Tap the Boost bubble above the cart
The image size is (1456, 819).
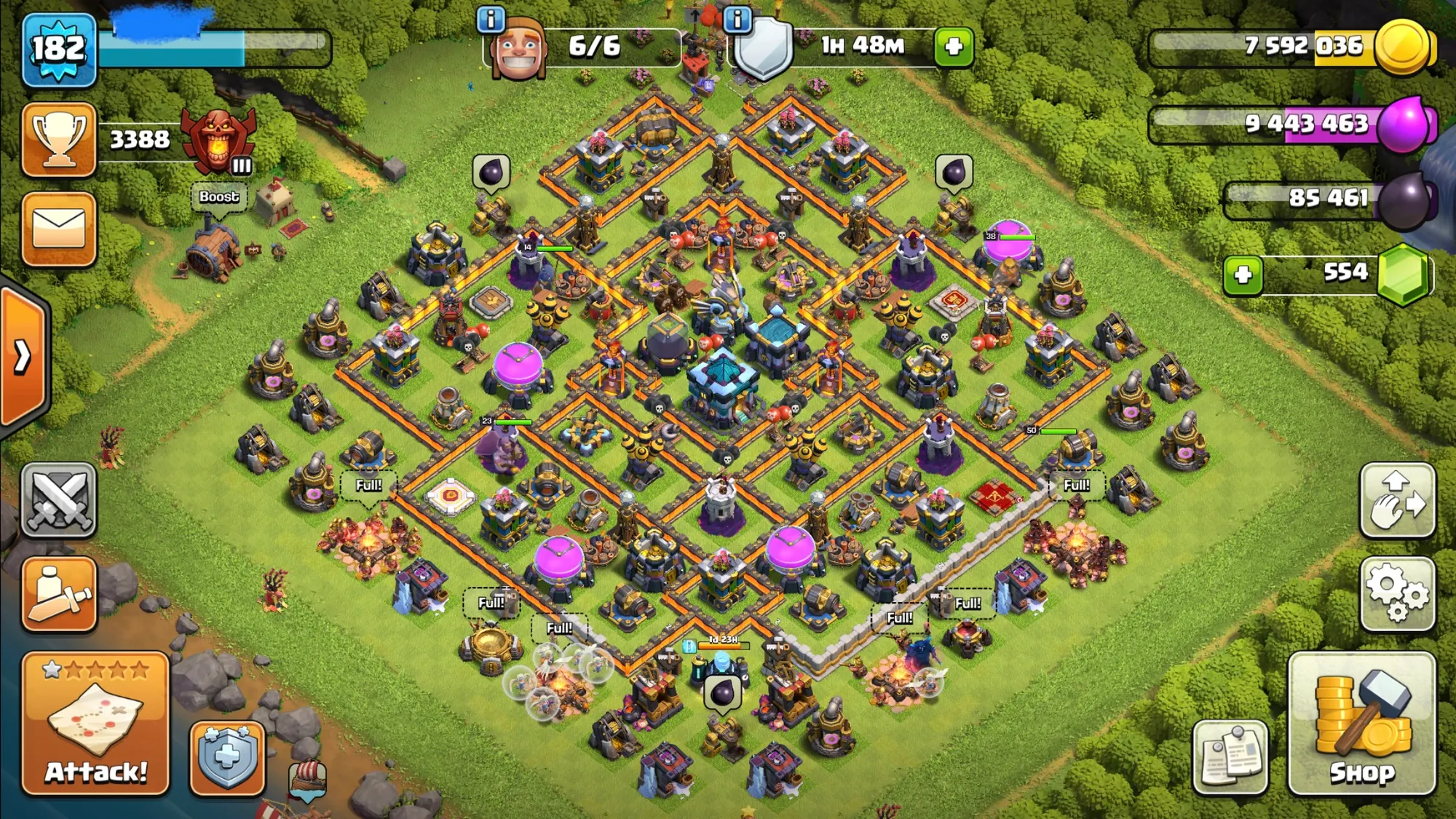coord(218,197)
